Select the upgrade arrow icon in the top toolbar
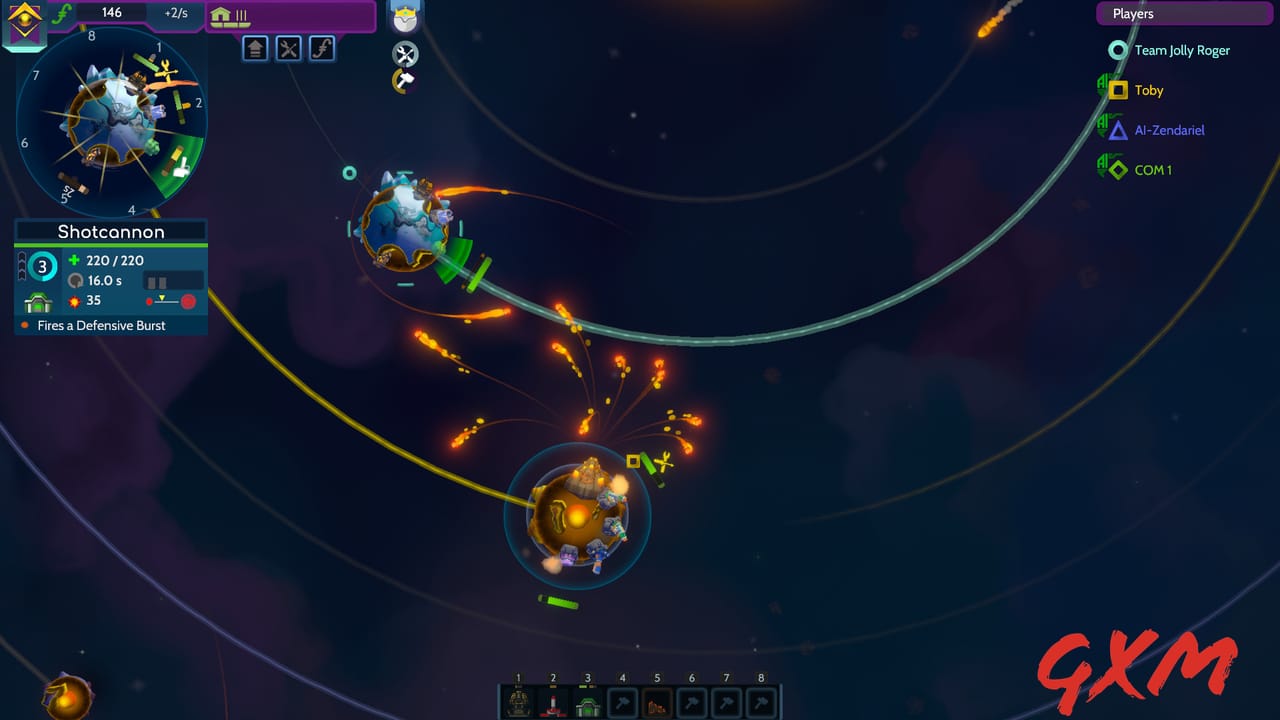This screenshot has height=720, width=1280. (x=255, y=48)
